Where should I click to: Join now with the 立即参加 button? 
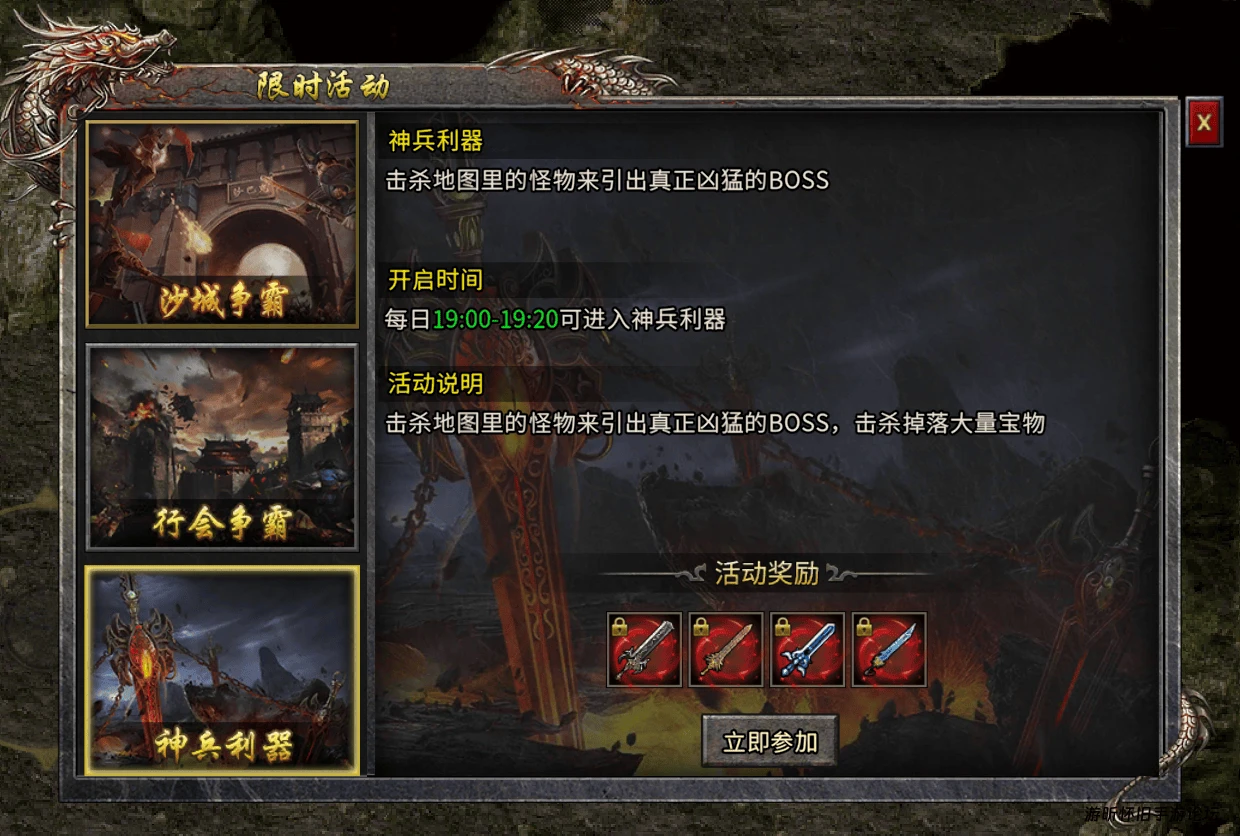pyautogui.click(x=769, y=741)
